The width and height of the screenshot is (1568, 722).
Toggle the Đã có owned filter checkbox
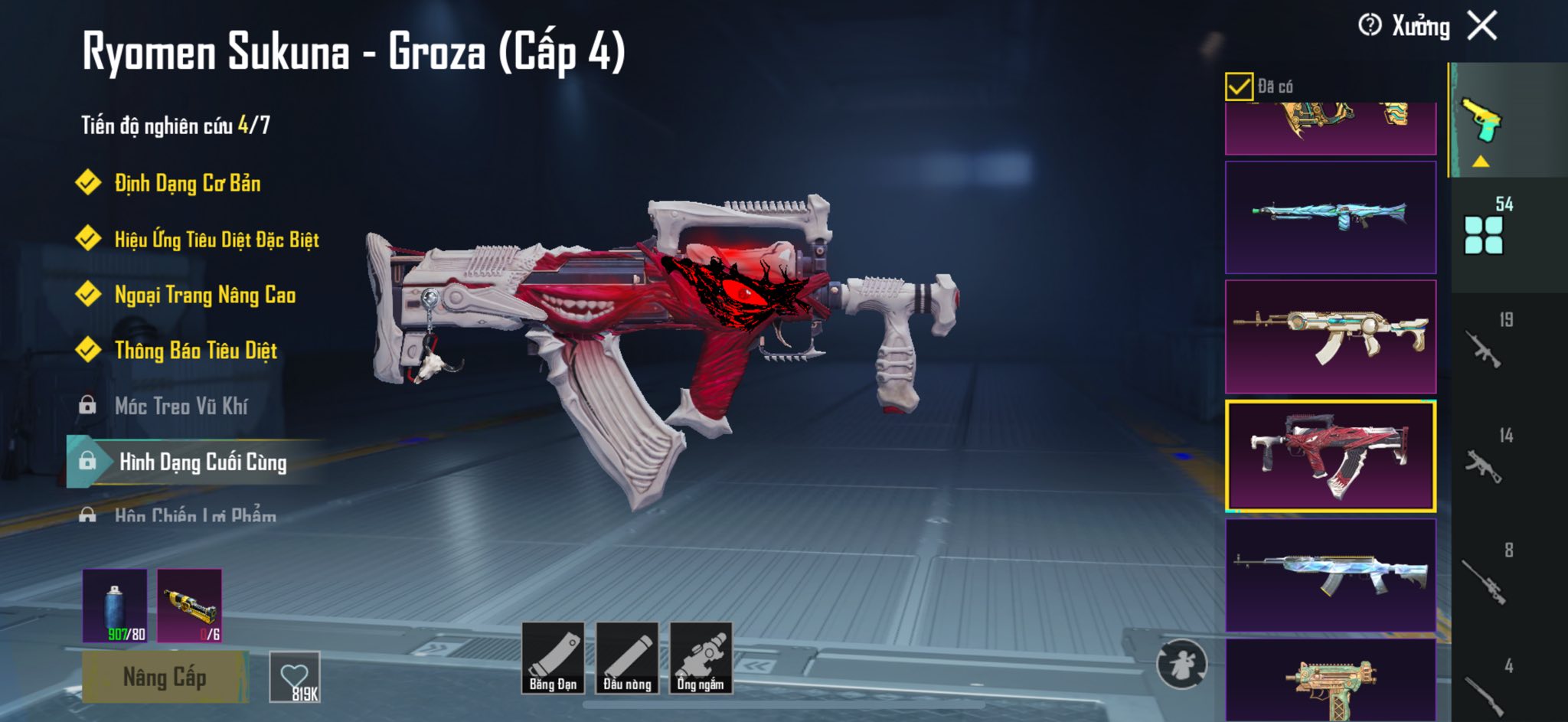point(1239,87)
